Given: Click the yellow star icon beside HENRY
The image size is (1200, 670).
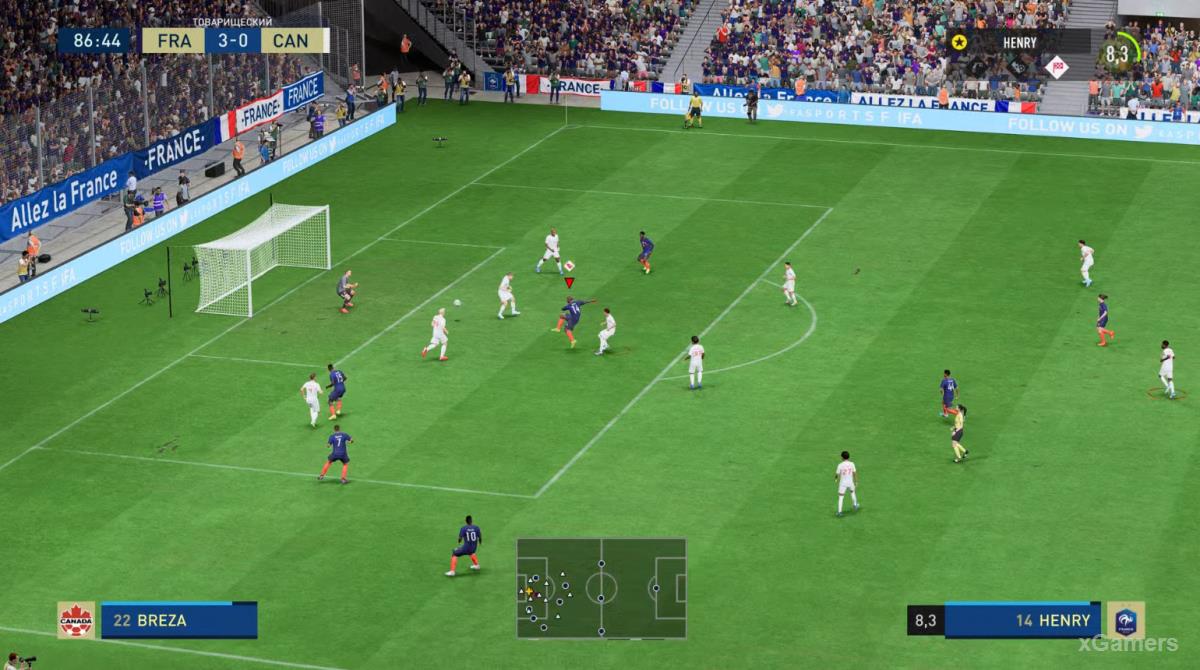Looking at the screenshot, I should [959, 42].
